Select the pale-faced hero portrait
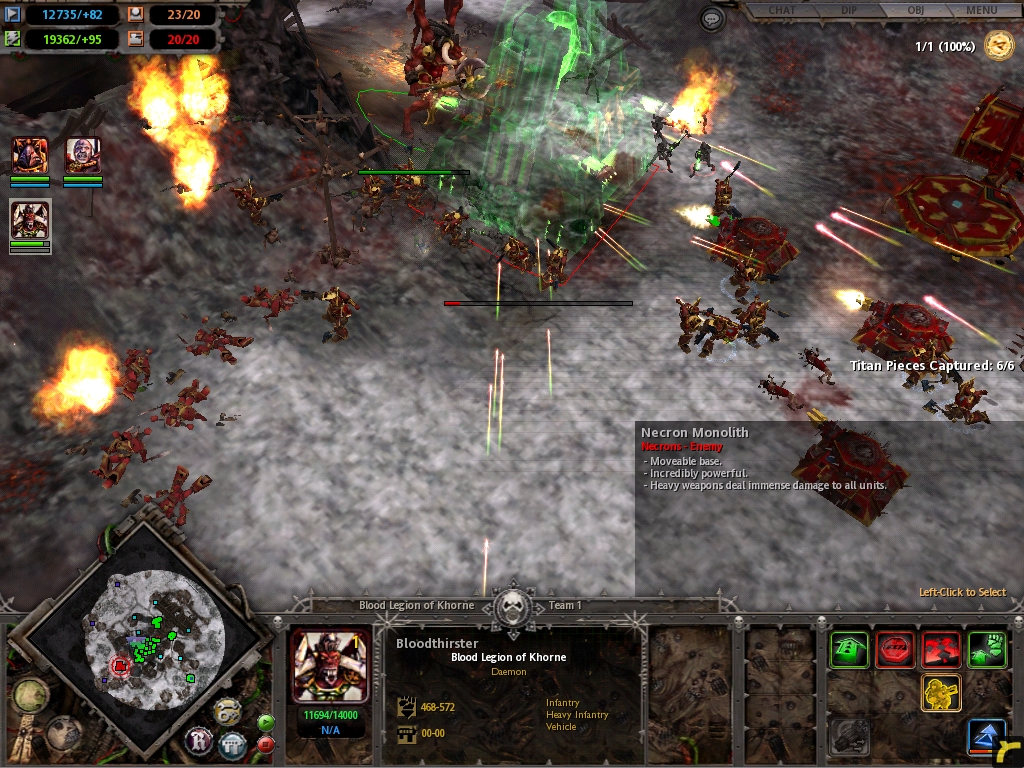 83,156
